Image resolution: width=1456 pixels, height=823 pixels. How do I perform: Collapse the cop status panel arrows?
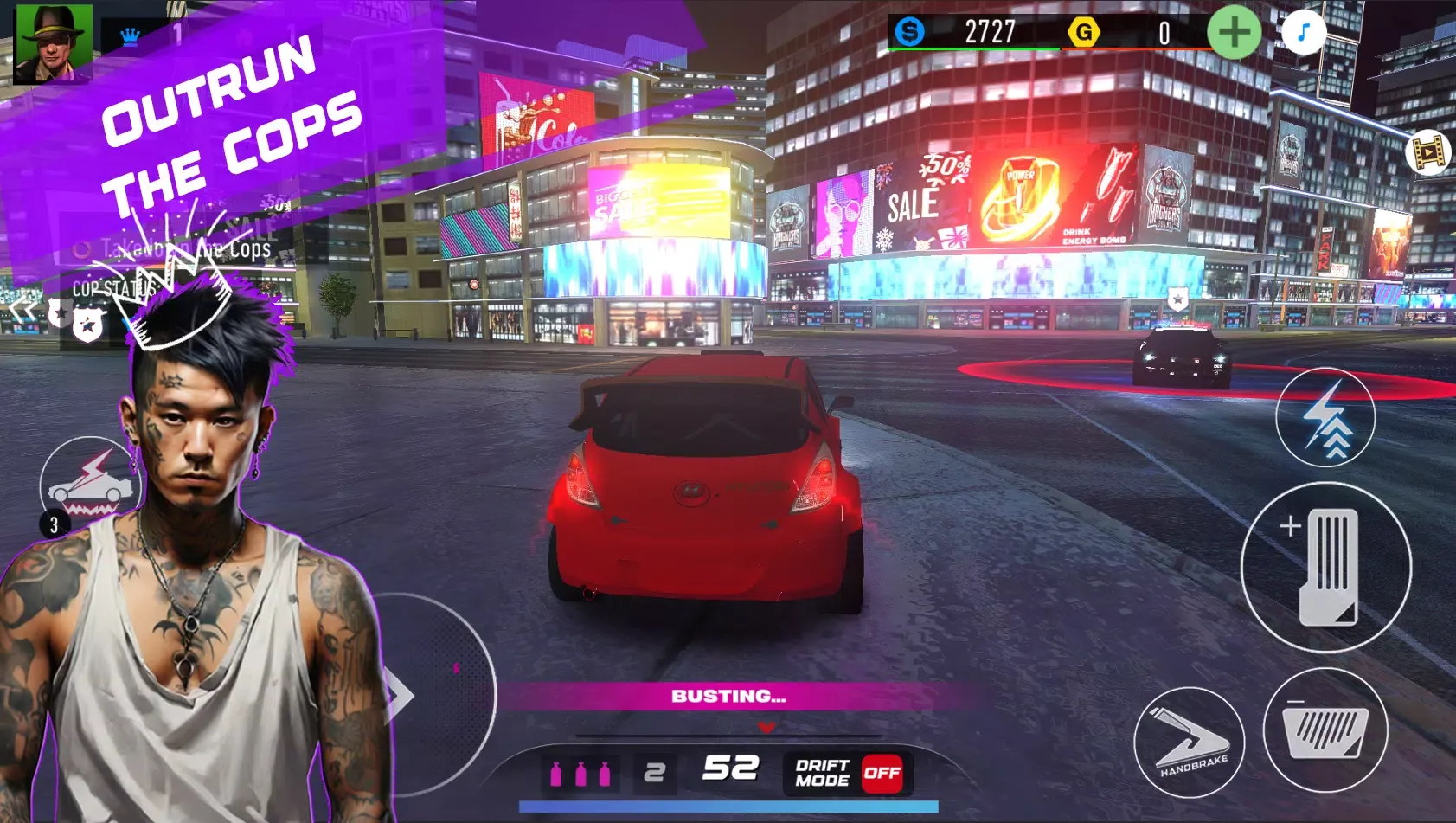coord(23,310)
